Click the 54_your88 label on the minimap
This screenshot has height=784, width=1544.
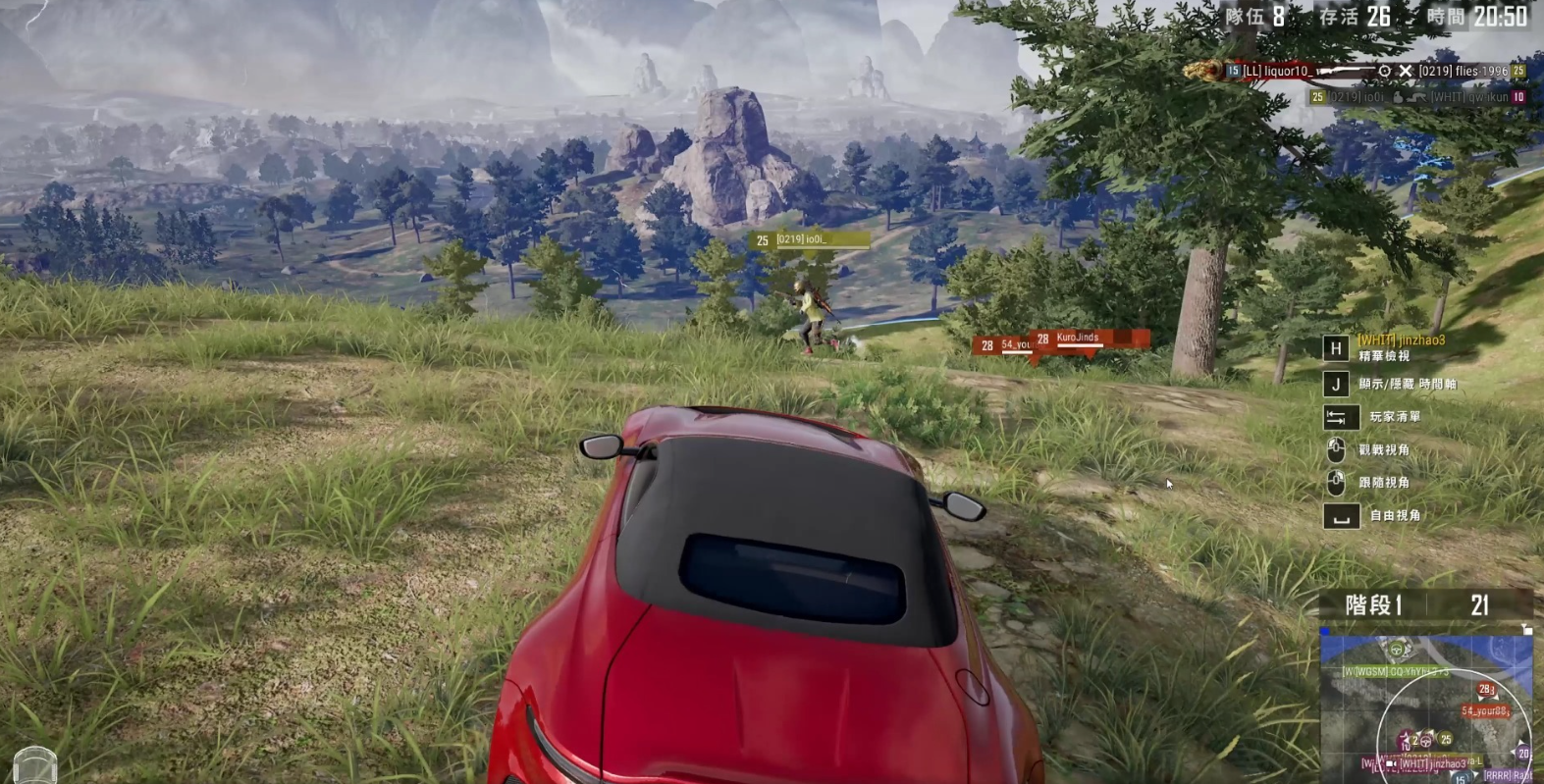(x=1483, y=711)
